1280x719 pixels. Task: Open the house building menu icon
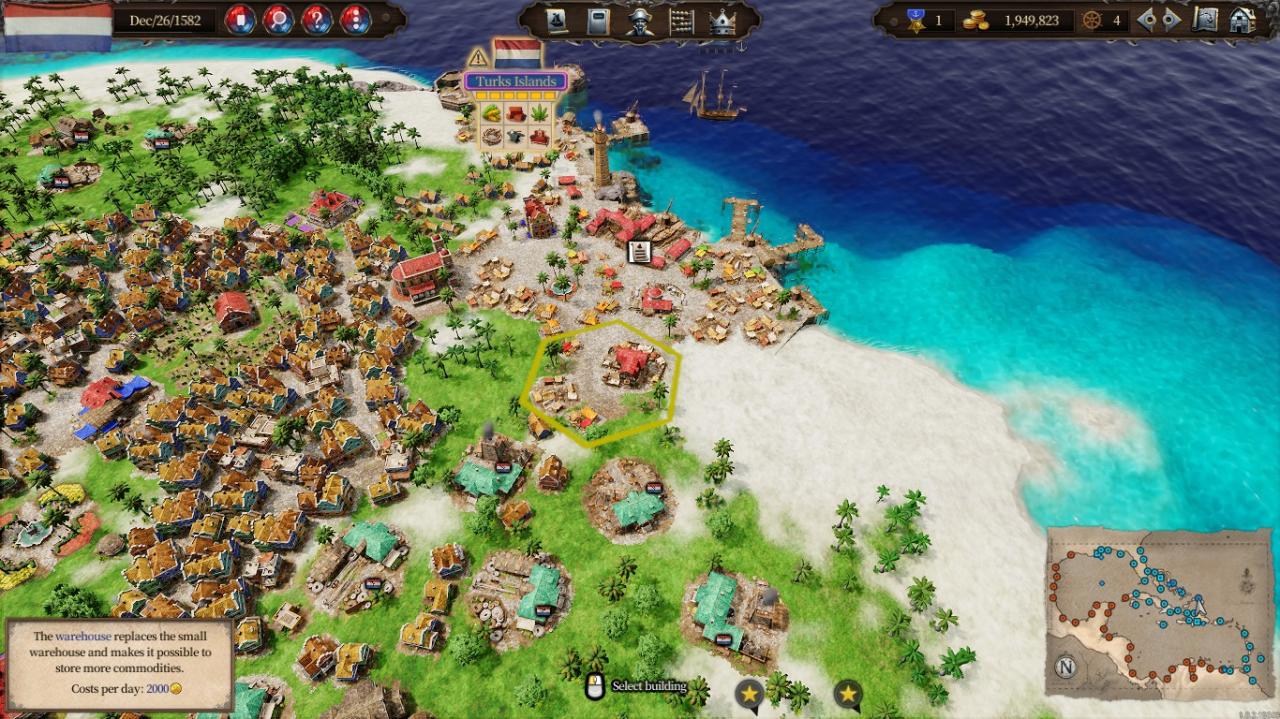(1242, 20)
